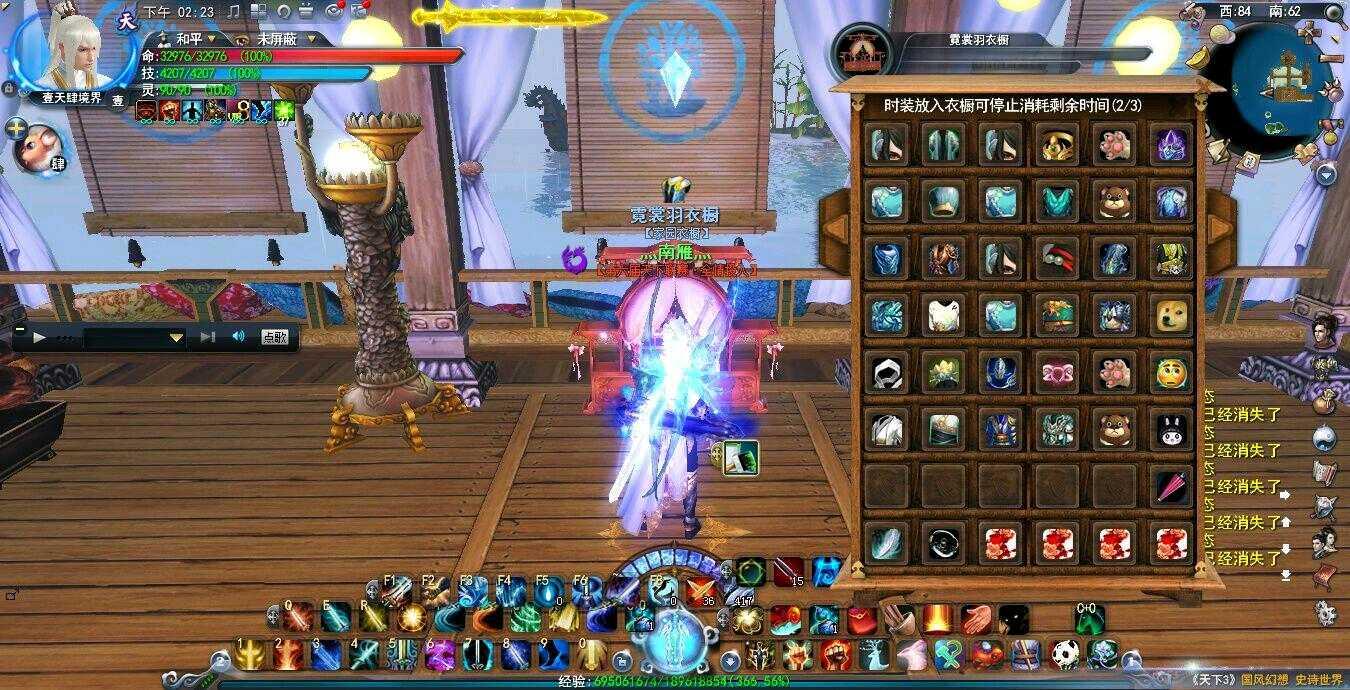
Task: Choose the pink bow costume slot
Action: [x=1057, y=372]
